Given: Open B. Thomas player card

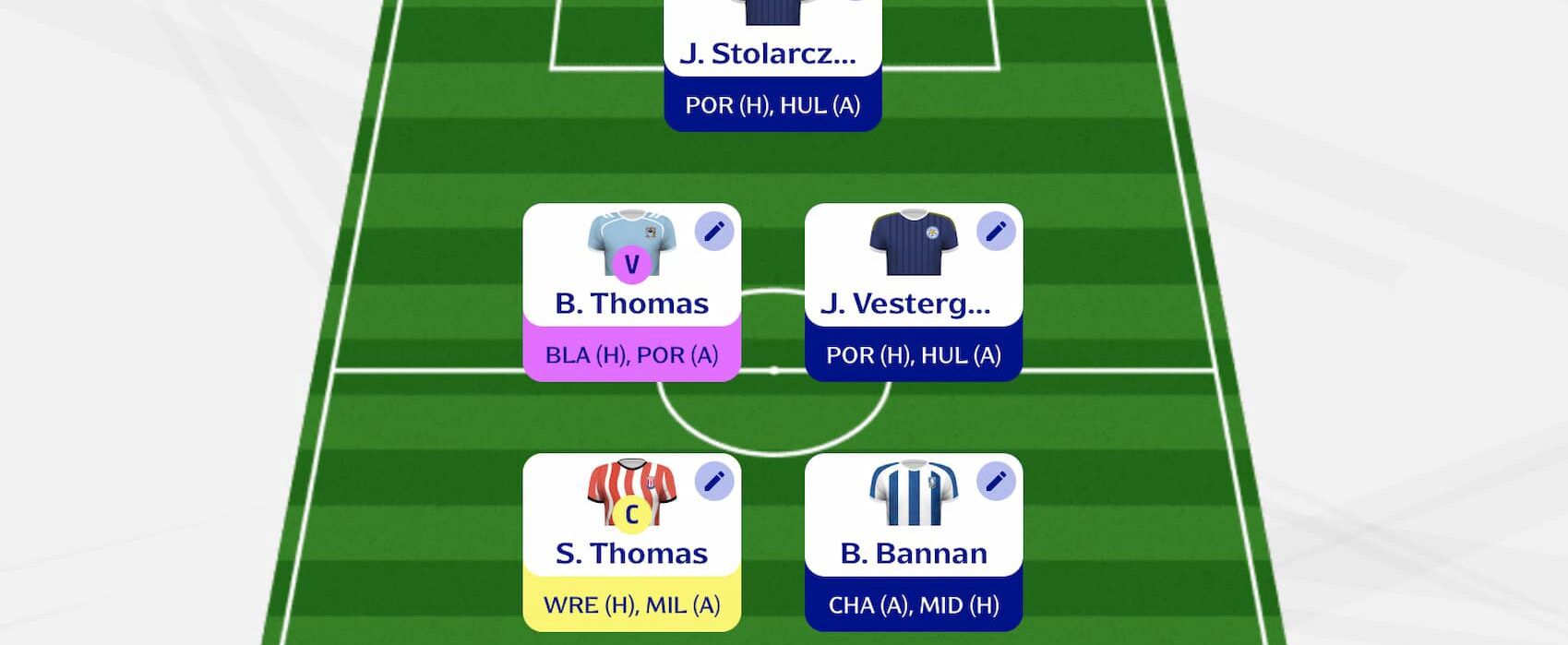Looking at the screenshot, I should 631,303.
